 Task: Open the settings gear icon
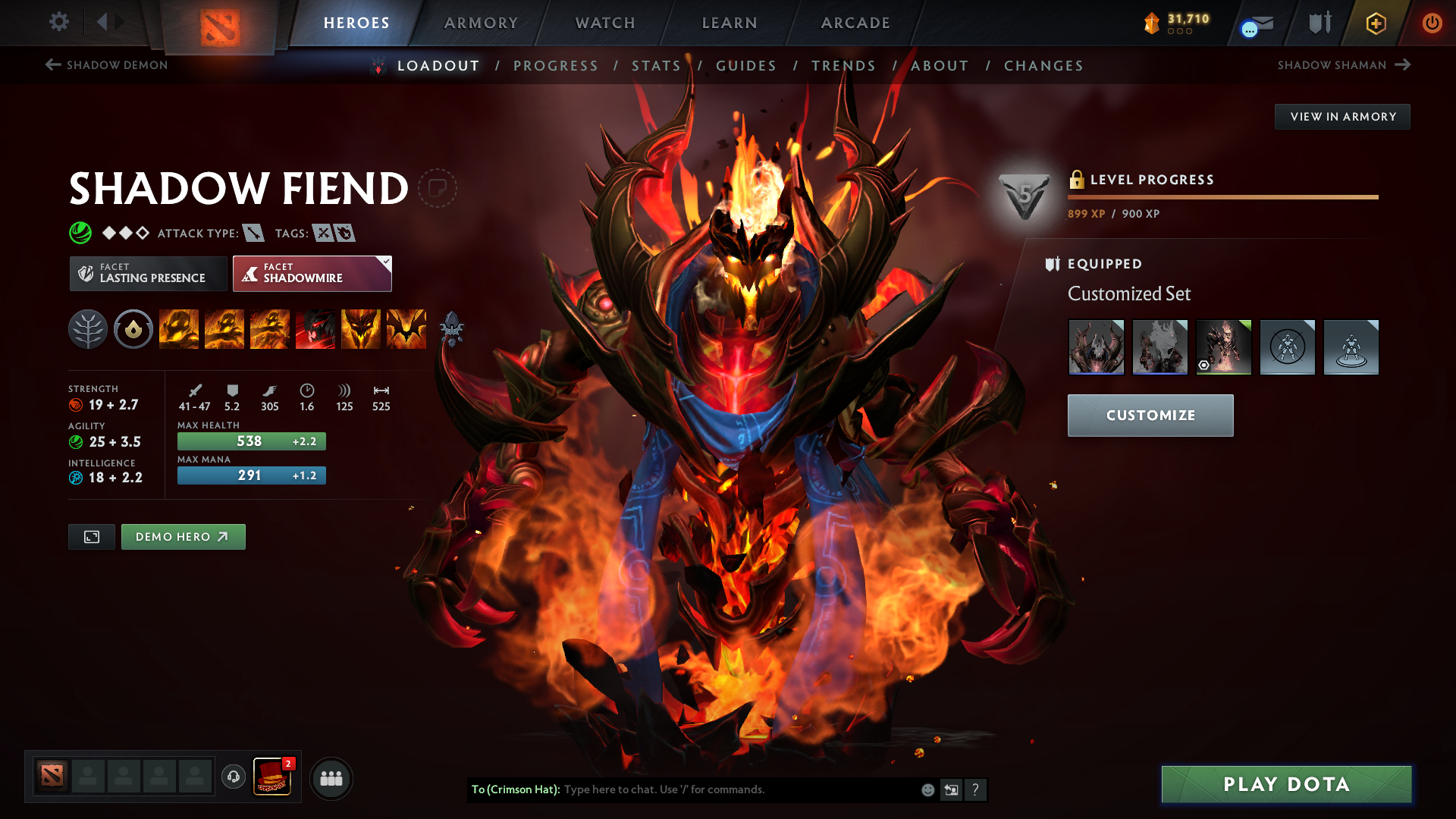59,23
